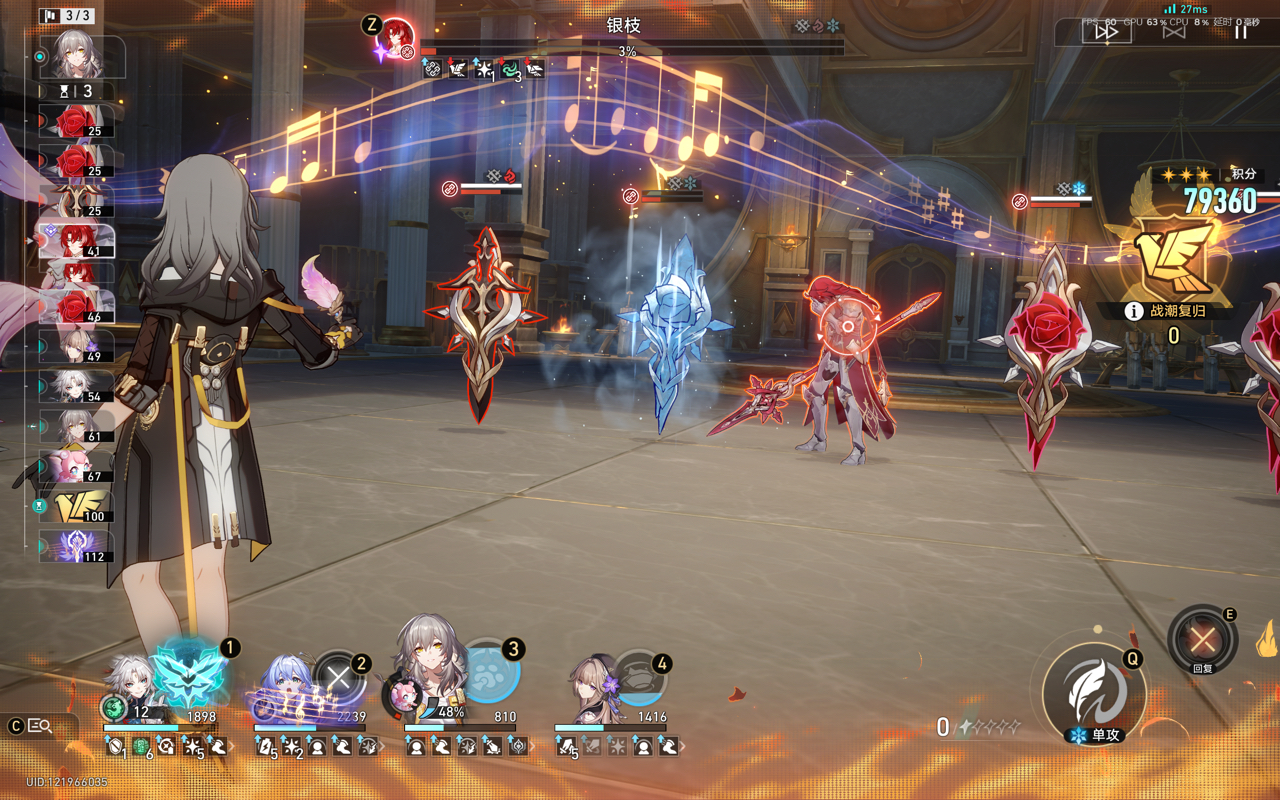The image size is (1280, 800).
Task: Activate the 回复 skill button
Action: pos(1203,639)
